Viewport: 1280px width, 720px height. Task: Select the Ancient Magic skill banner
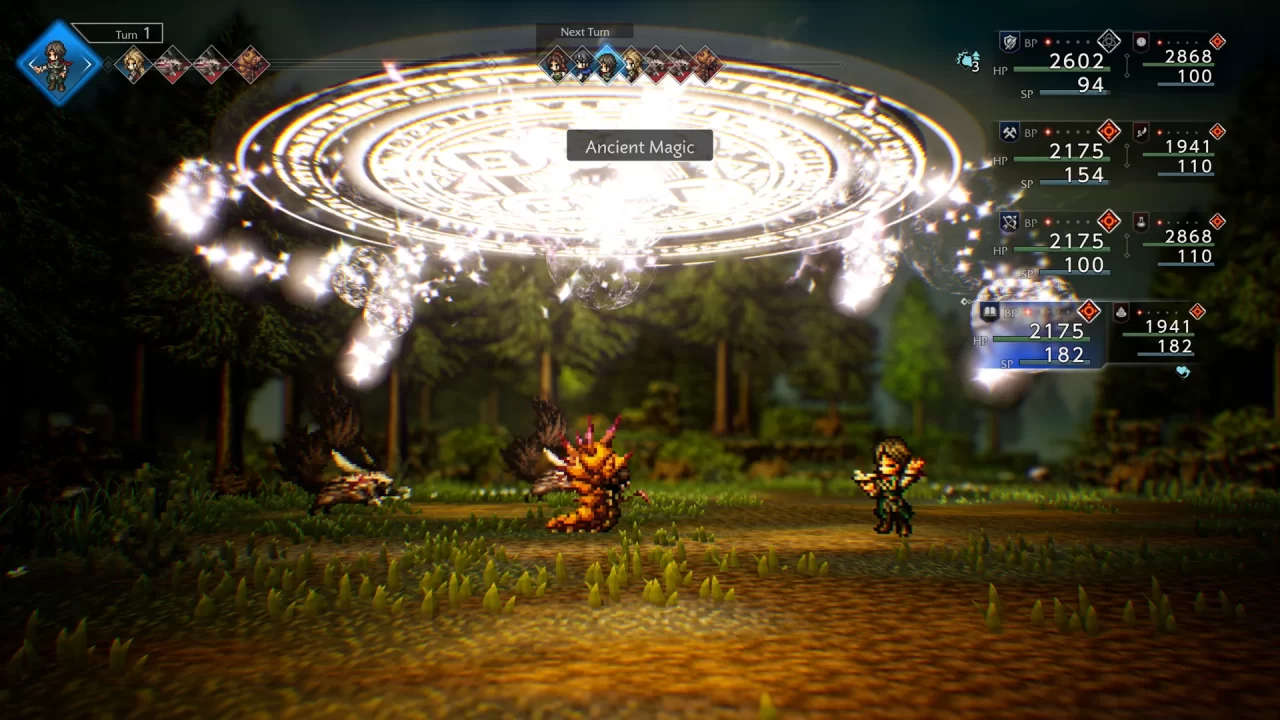point(639,146)
